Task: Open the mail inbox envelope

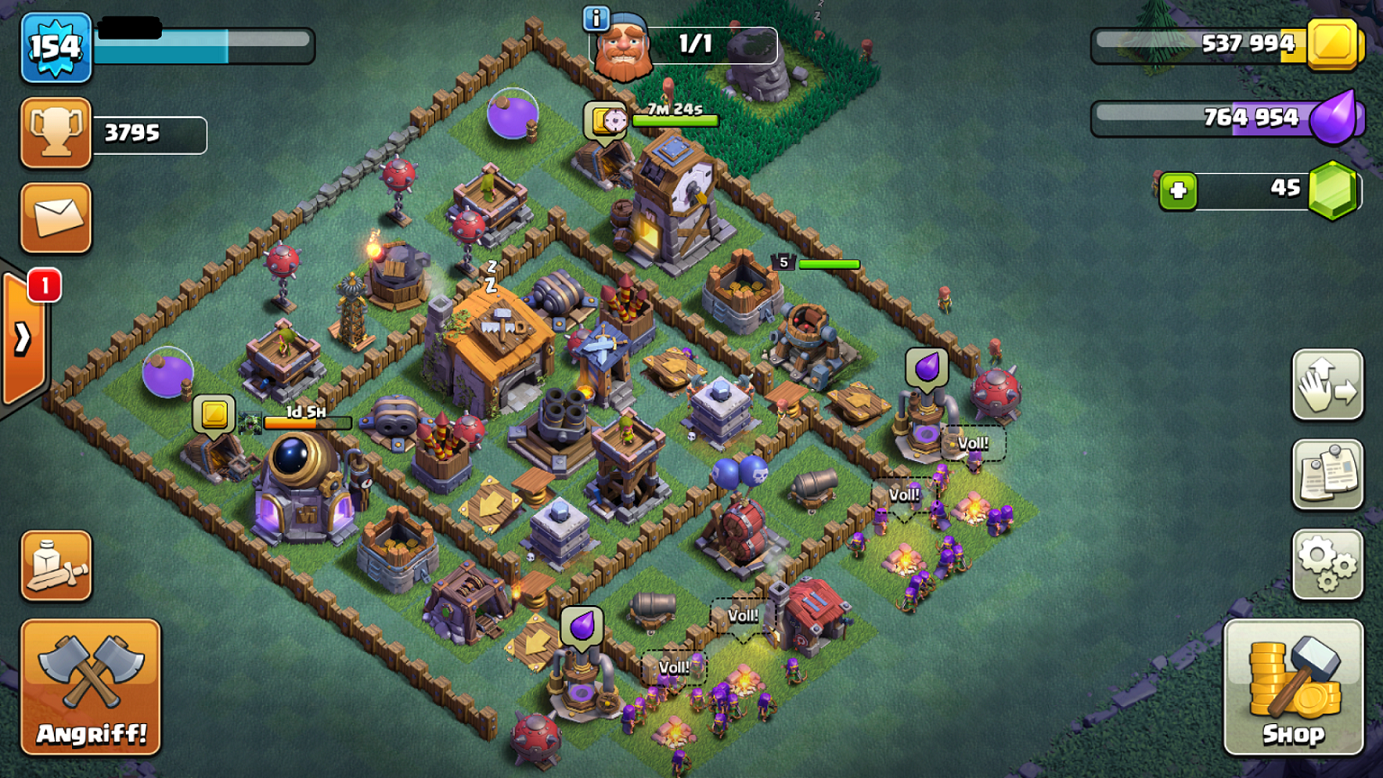Action: (56, 218)
